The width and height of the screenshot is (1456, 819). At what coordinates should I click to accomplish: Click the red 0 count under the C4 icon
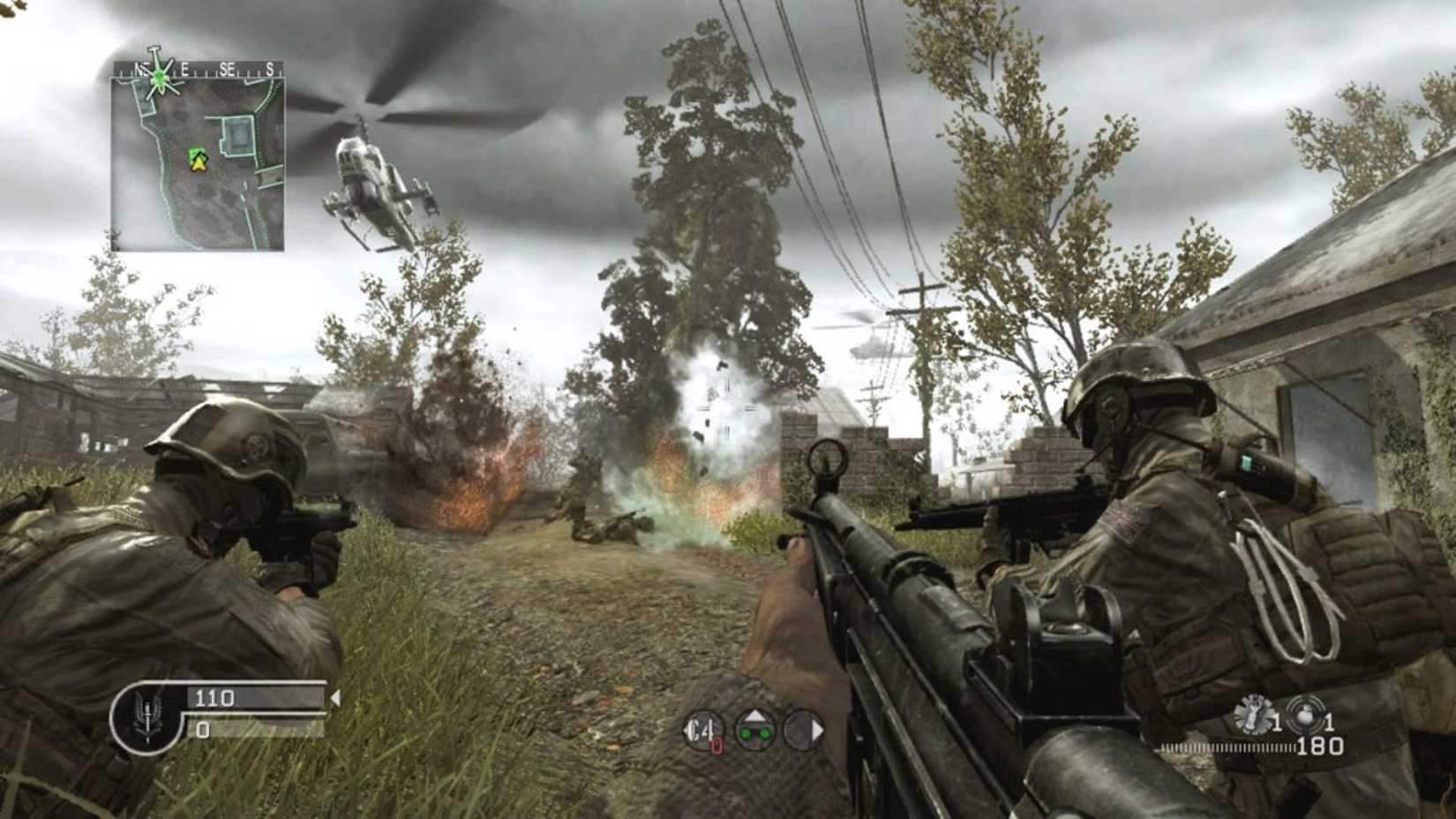pos(717,745)
